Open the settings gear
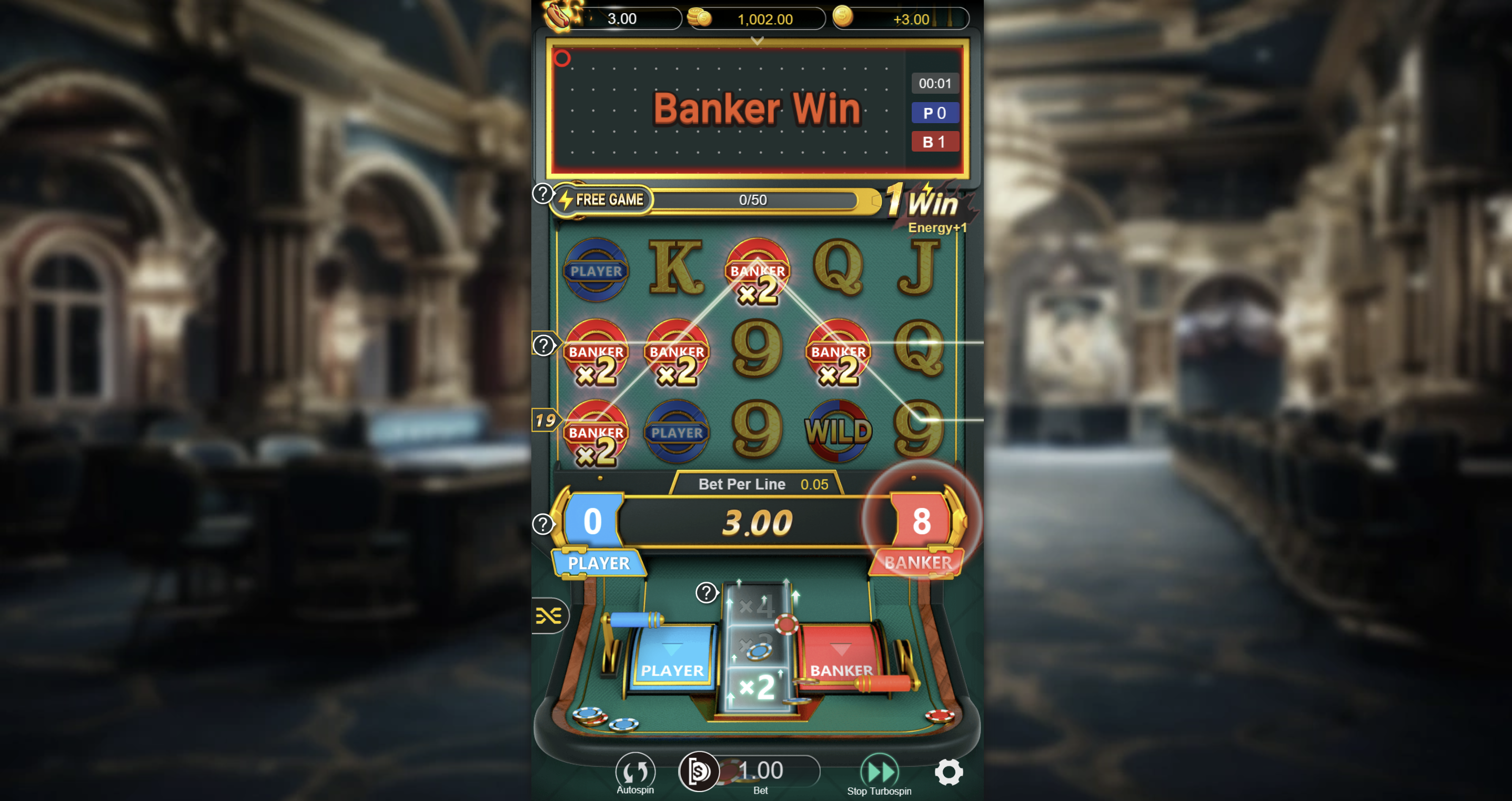 point(949,773)
